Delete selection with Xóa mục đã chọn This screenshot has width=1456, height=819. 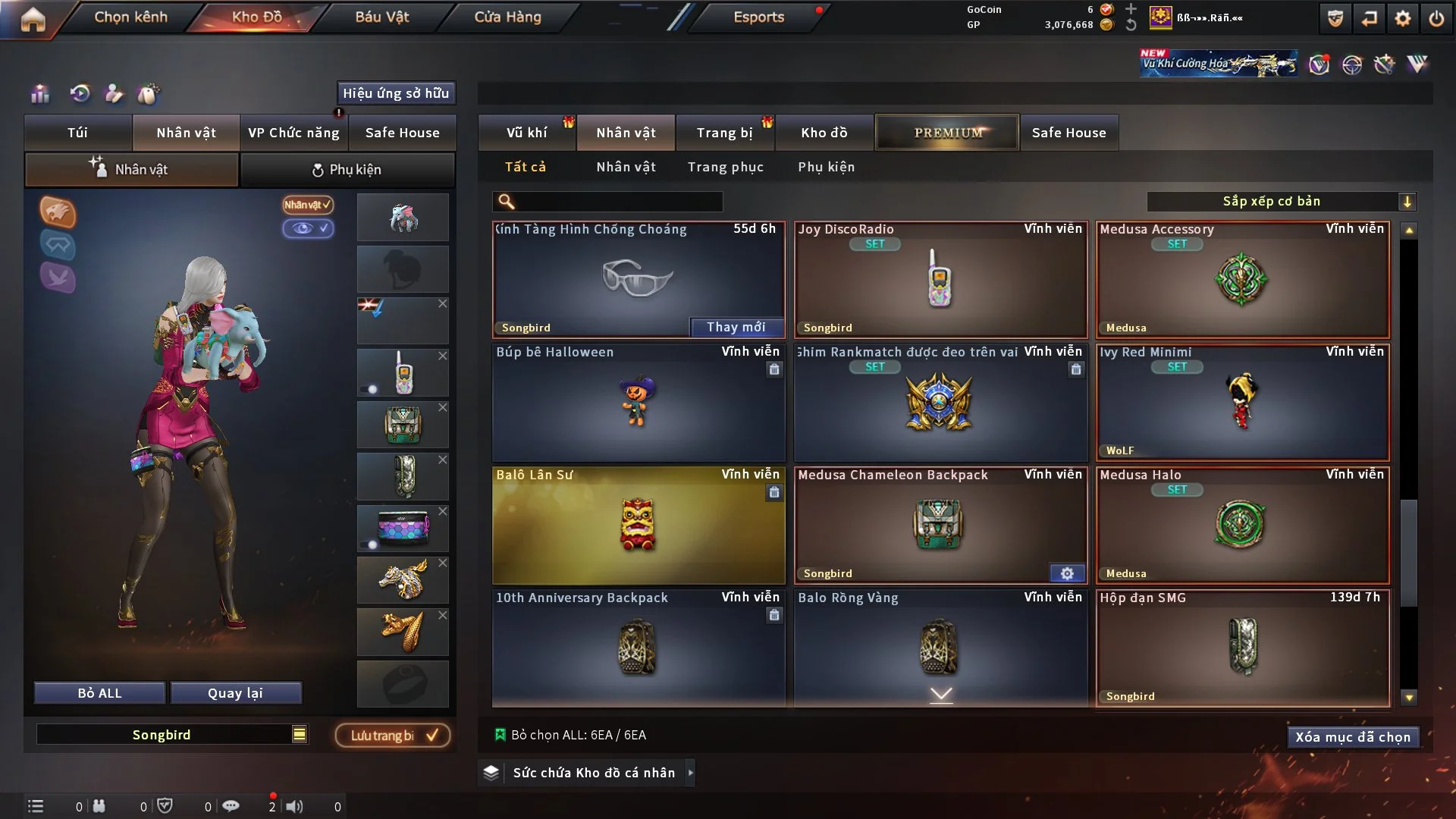pos(1352,737)
